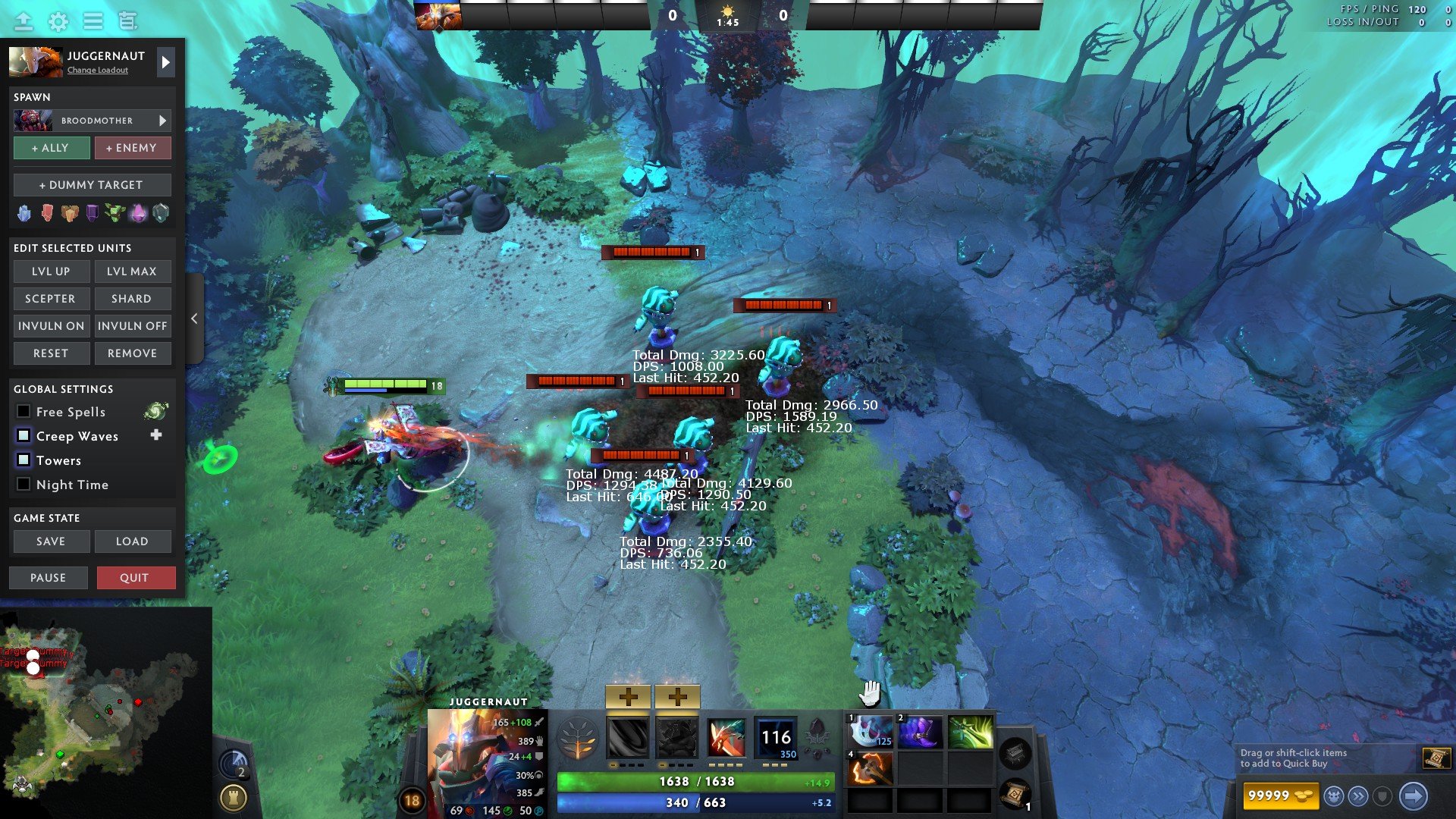Viewport: 1456px width, 819px height.
Task: Enable the Night Time checkbox
Action: pyautogui.click(x=24, y=485)
